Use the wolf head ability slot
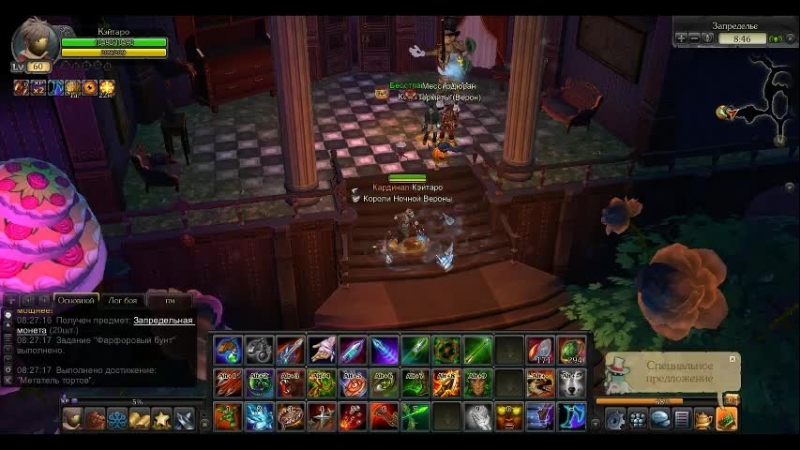 click(x=571, y=383)
